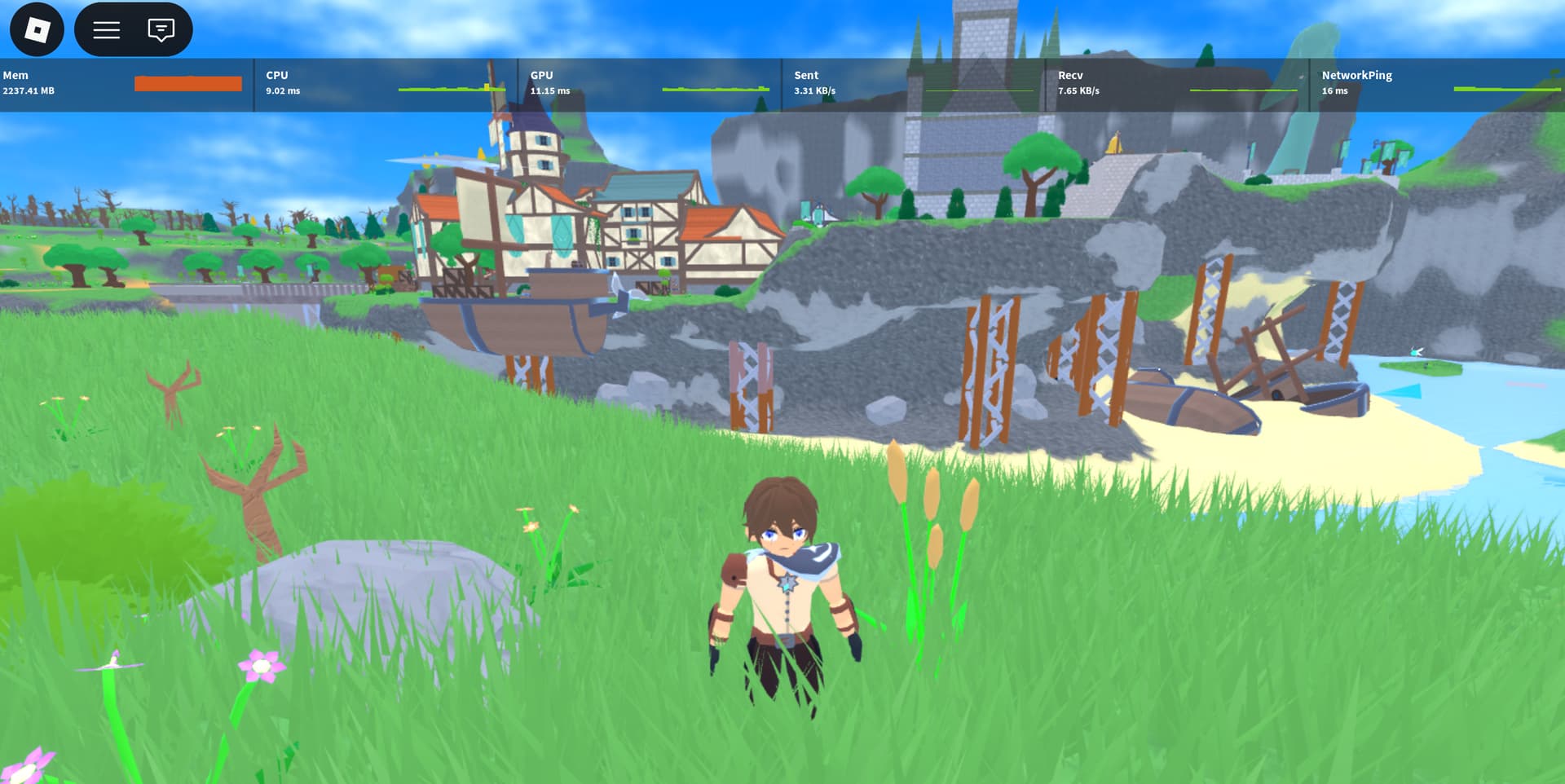Toggle the chat window icon

pyautogui.click(x=161, y=30)
